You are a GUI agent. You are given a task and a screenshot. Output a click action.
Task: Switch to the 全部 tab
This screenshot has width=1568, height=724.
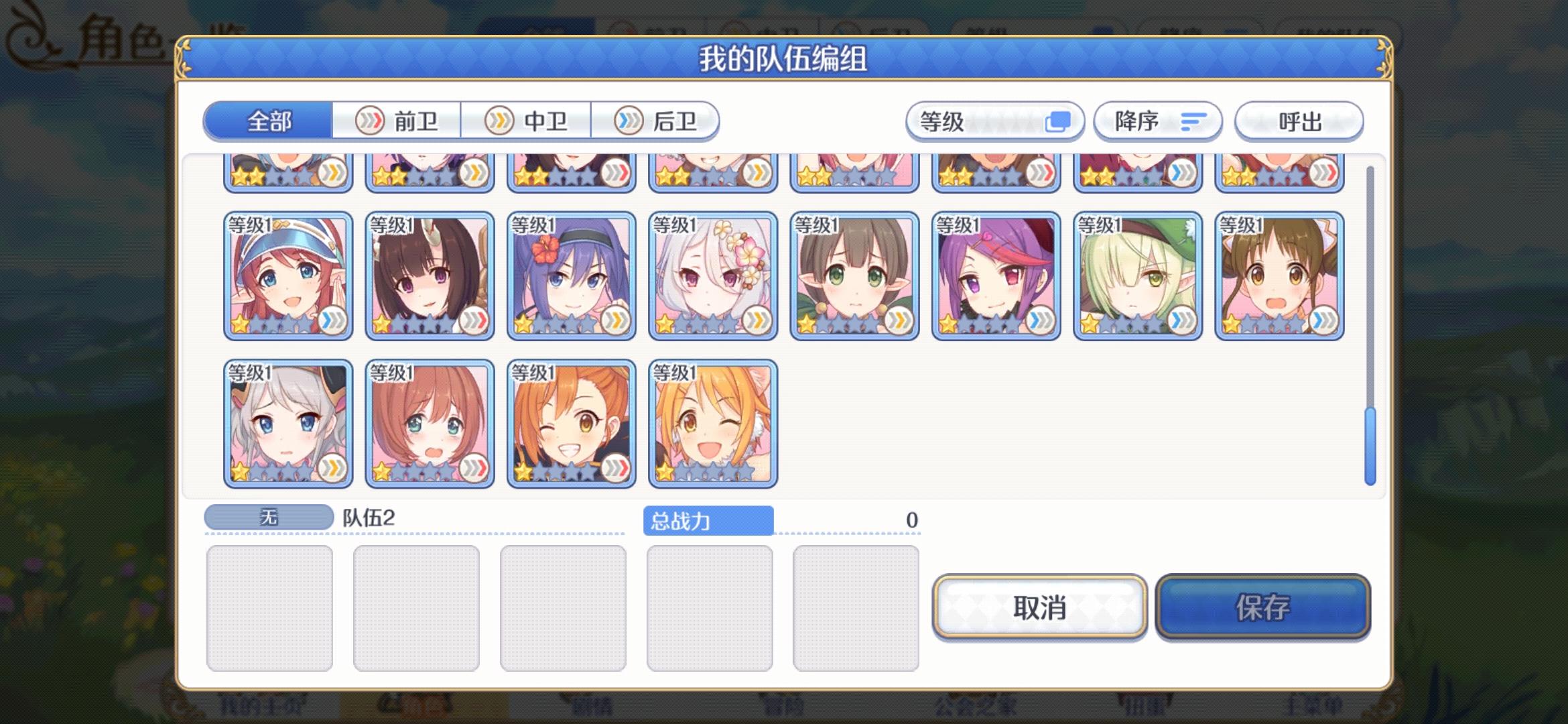point(269,121)
